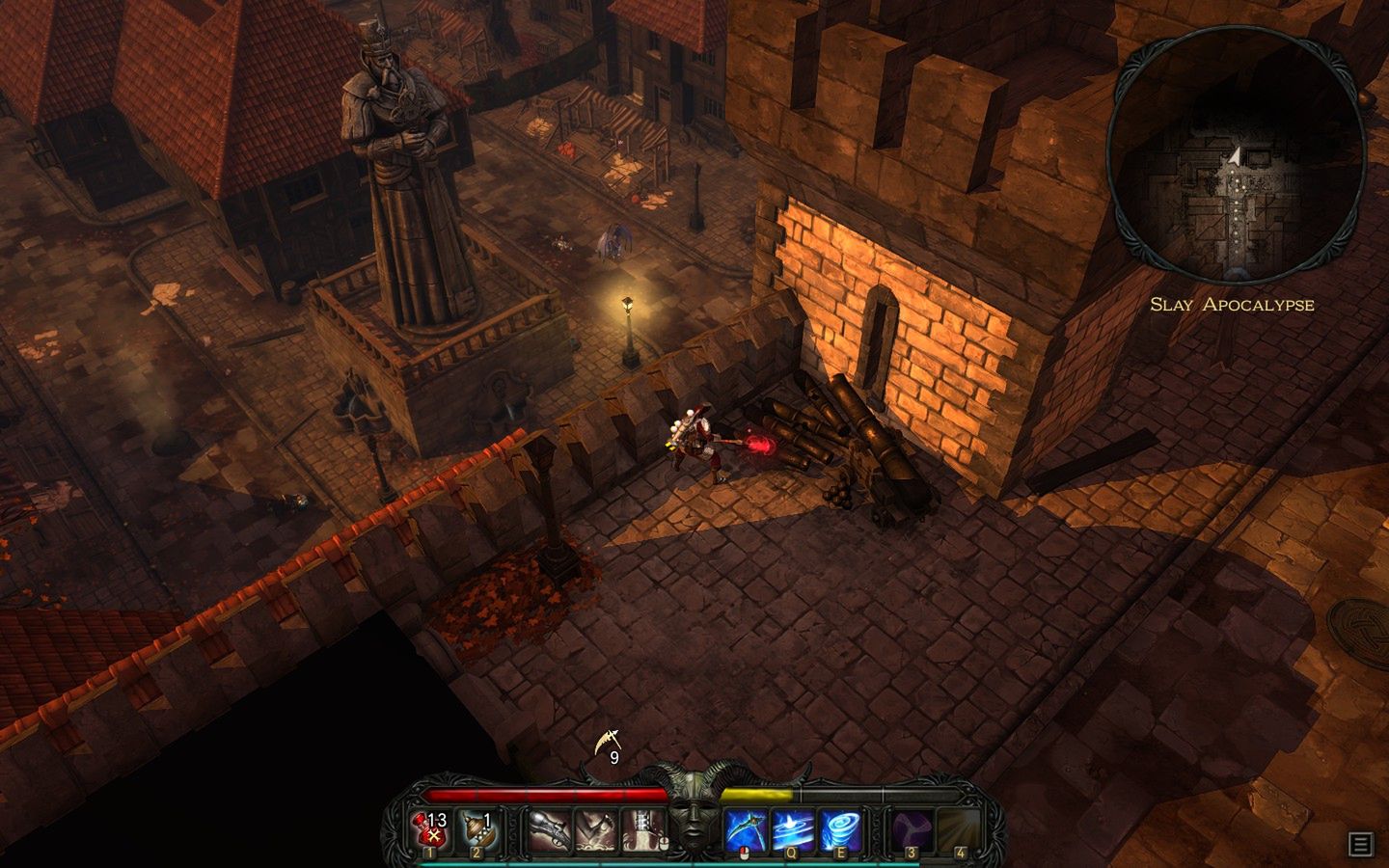Screen dimensions: 1389x868
Task: Click the player arrow on the minimap
Action: click(1236, 157)
